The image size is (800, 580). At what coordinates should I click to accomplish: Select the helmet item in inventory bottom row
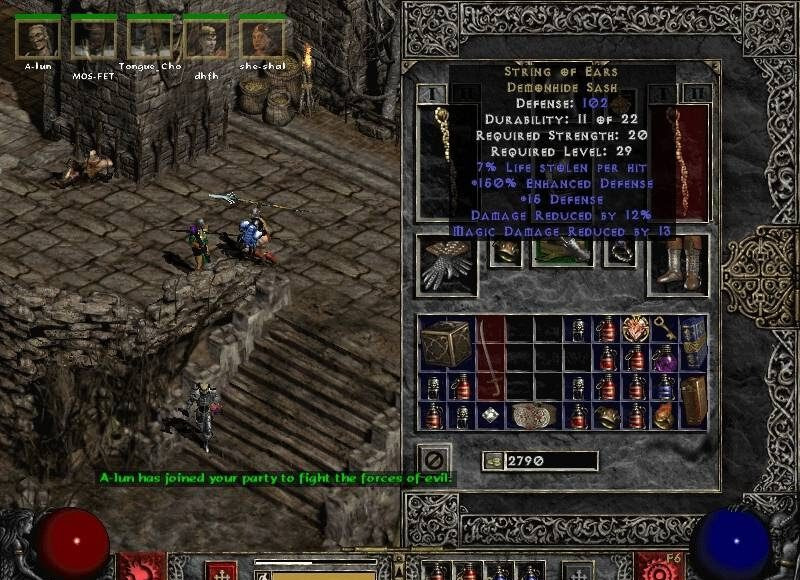[607, 415]
